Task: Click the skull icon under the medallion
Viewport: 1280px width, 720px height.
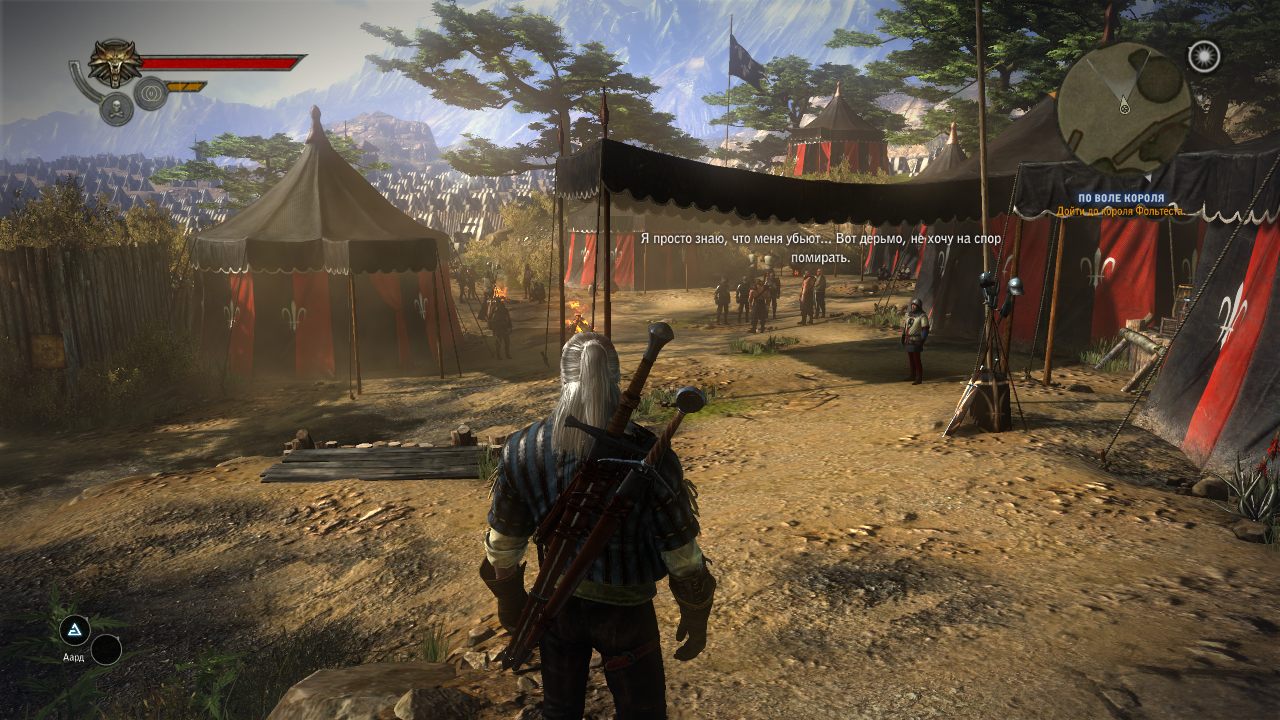Action: tap(116, 108)
